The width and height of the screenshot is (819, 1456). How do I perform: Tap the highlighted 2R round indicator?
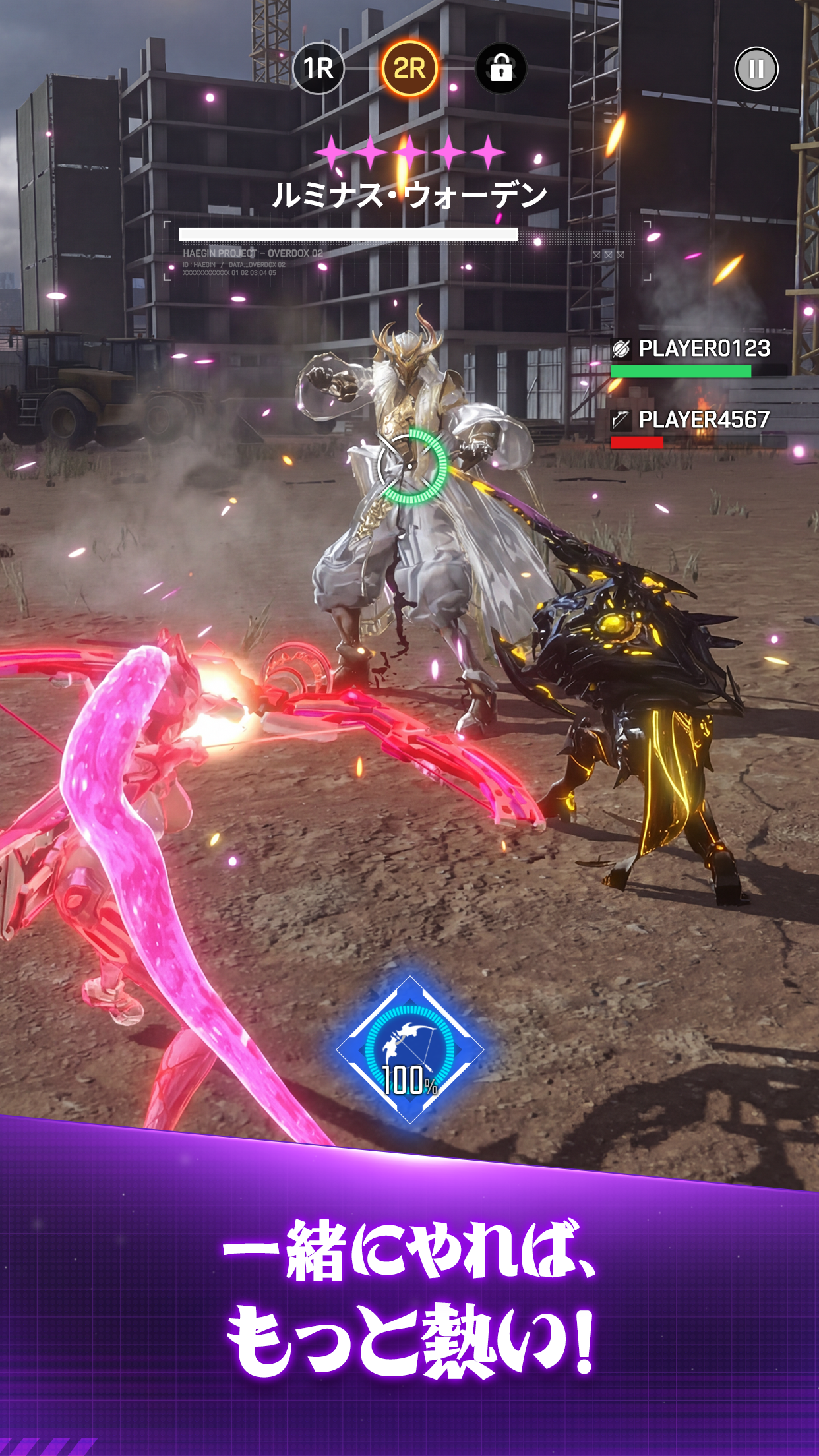click(x=409, y=69)
